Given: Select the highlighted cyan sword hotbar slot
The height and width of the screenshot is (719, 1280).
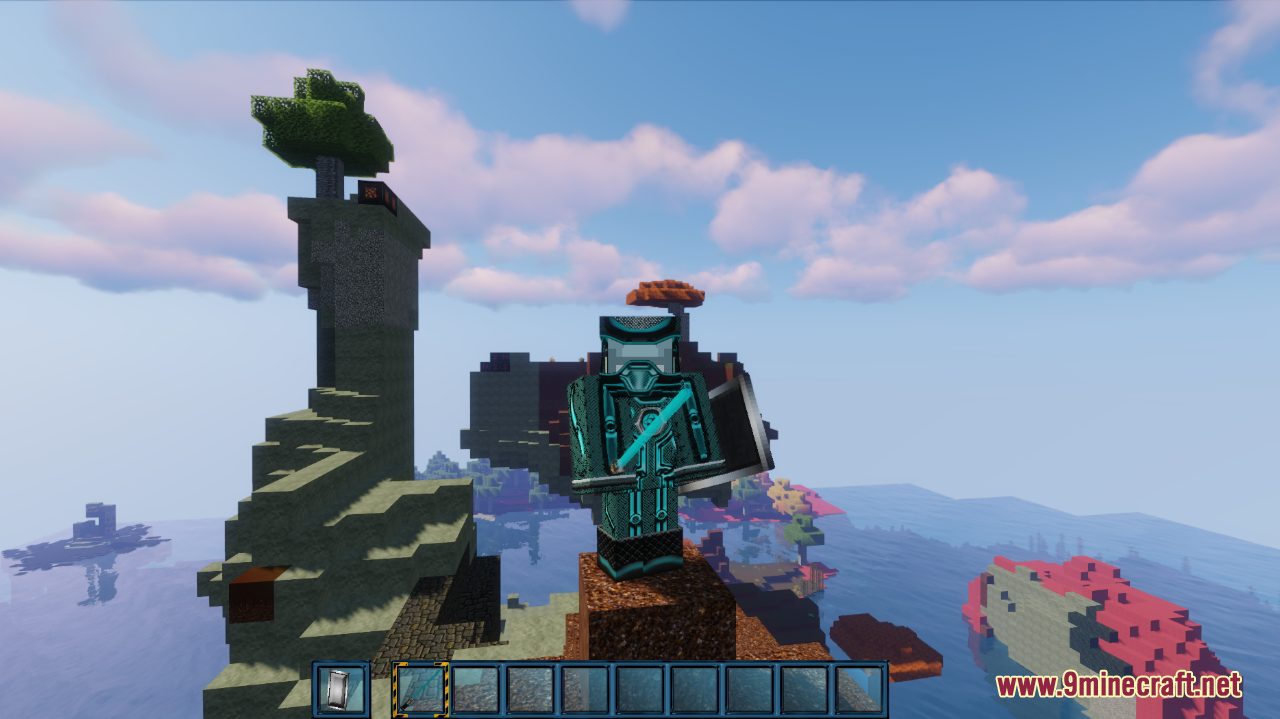Looking at the screenshot, I should tap(420, 689).
